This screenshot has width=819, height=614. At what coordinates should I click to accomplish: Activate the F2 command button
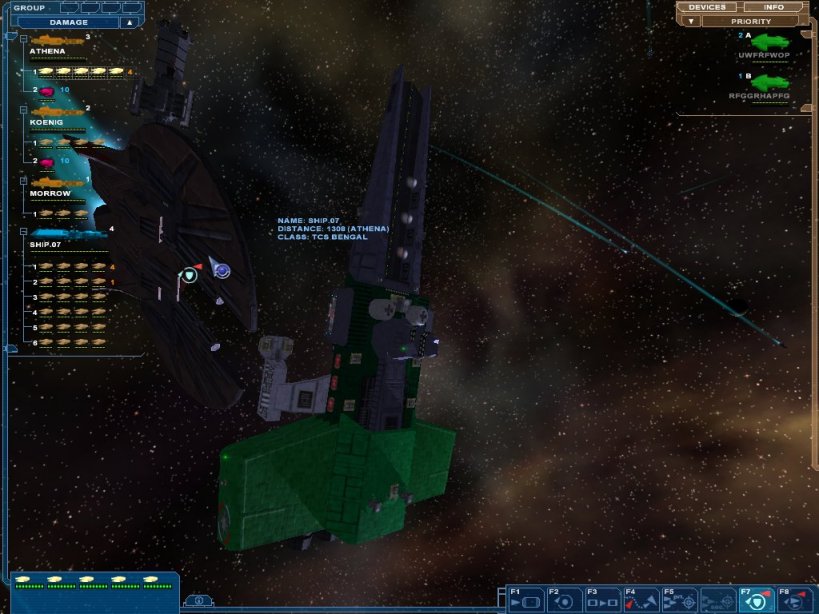point(563,600)
